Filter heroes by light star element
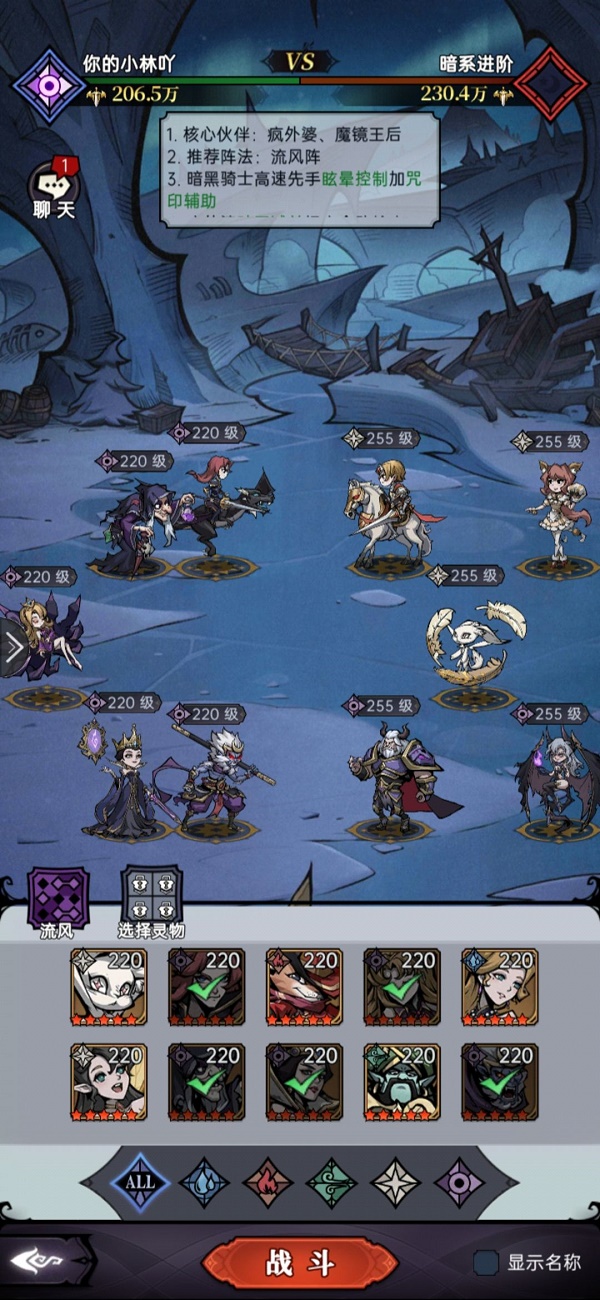This screenshot has height=1300, width=600. 396,1181
